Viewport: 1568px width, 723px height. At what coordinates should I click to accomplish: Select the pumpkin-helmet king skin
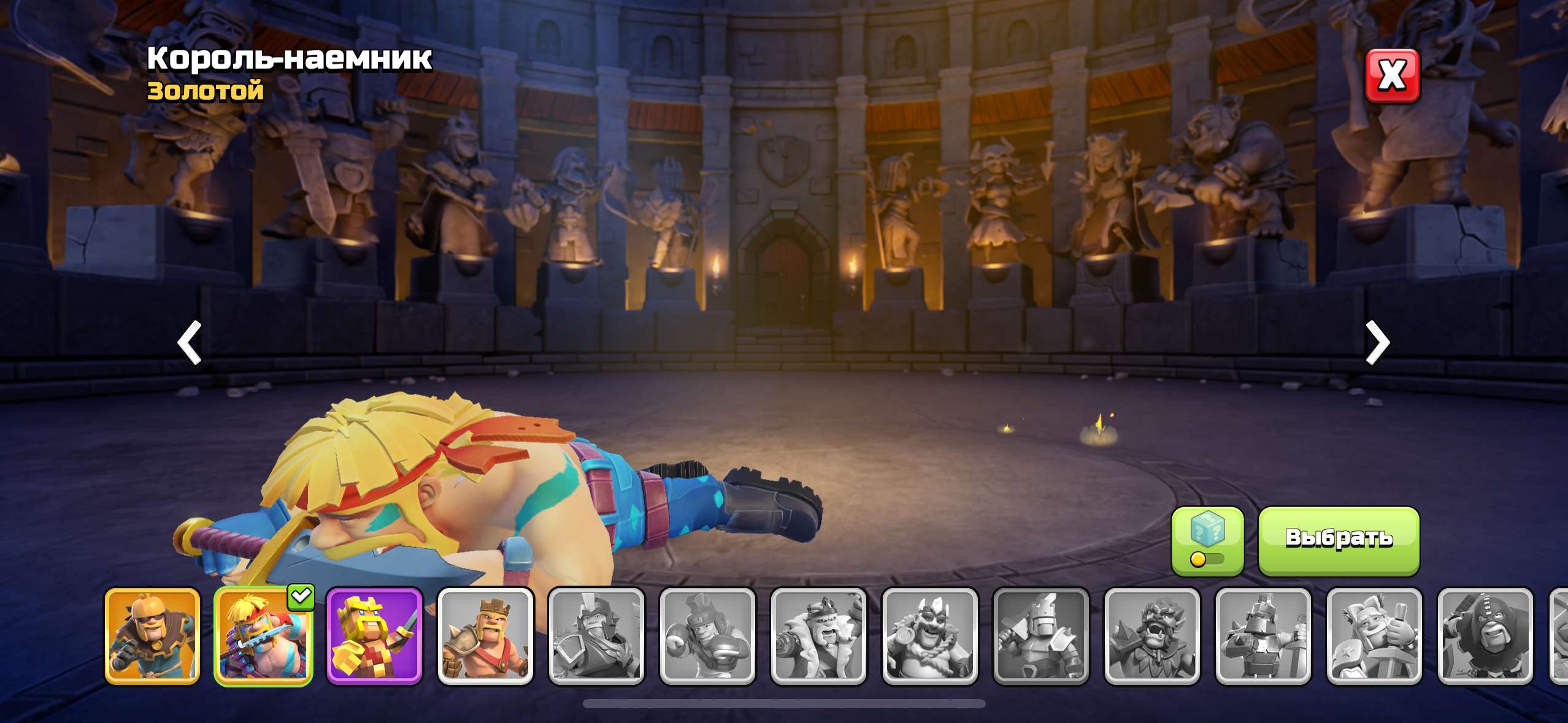[x=153, y=636]
